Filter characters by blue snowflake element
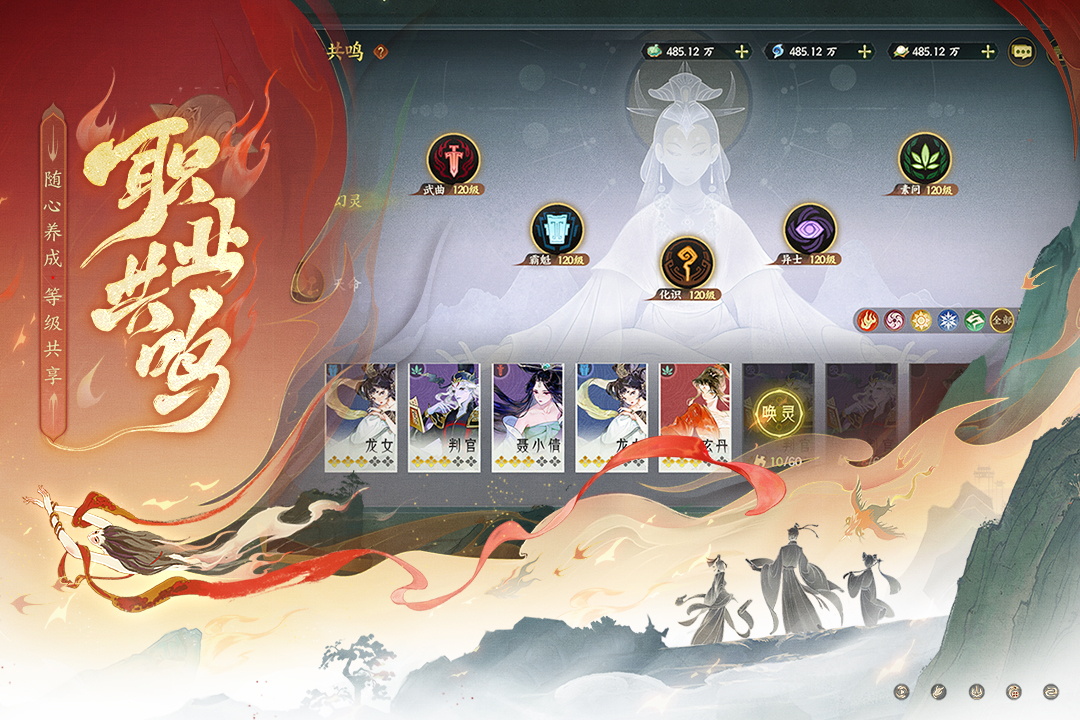Screen dimensions: 1080x720 pos(948,321)
